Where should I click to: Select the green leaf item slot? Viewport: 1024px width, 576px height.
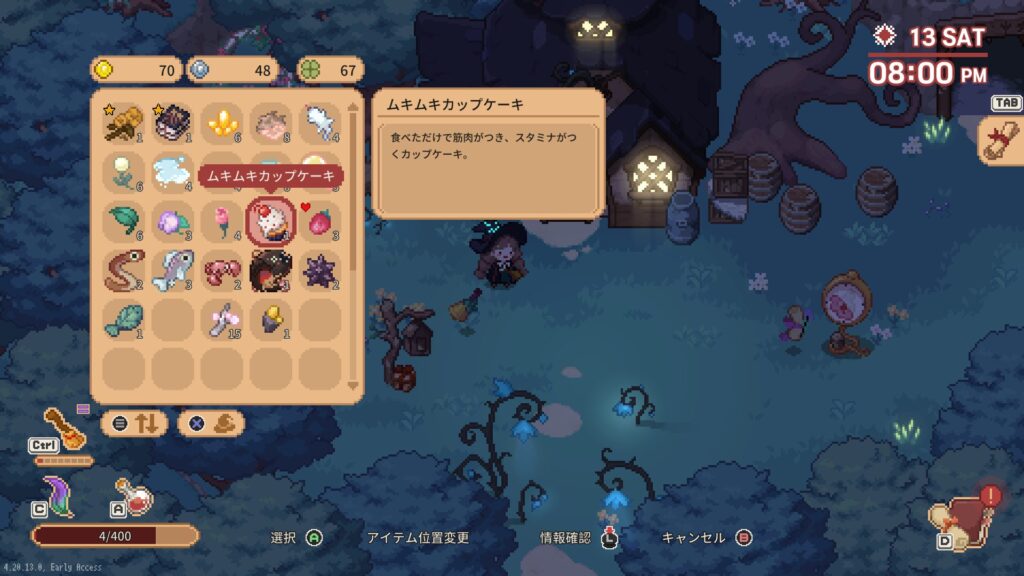click(124, 221)
